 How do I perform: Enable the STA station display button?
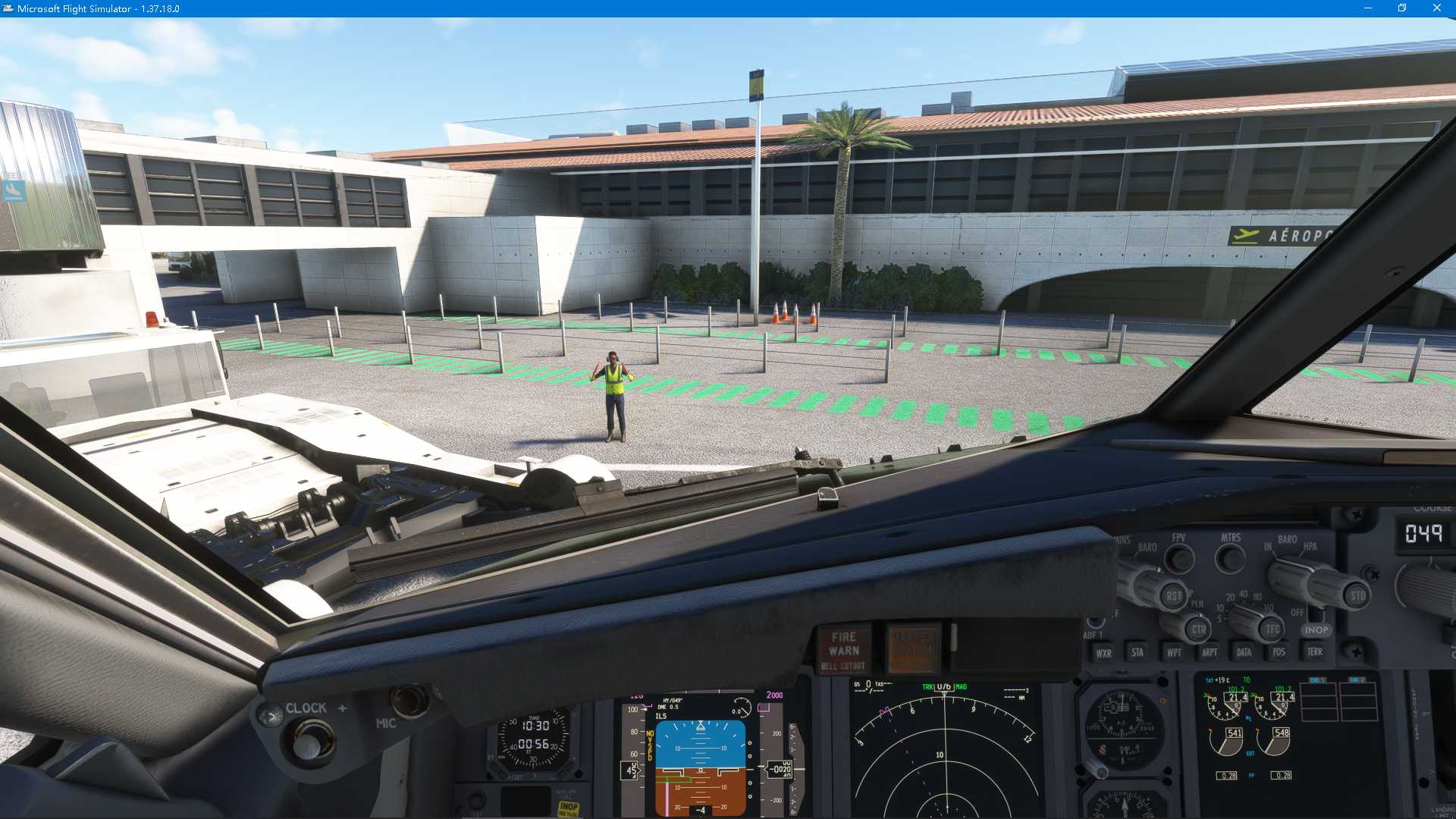pos(1138,652)
